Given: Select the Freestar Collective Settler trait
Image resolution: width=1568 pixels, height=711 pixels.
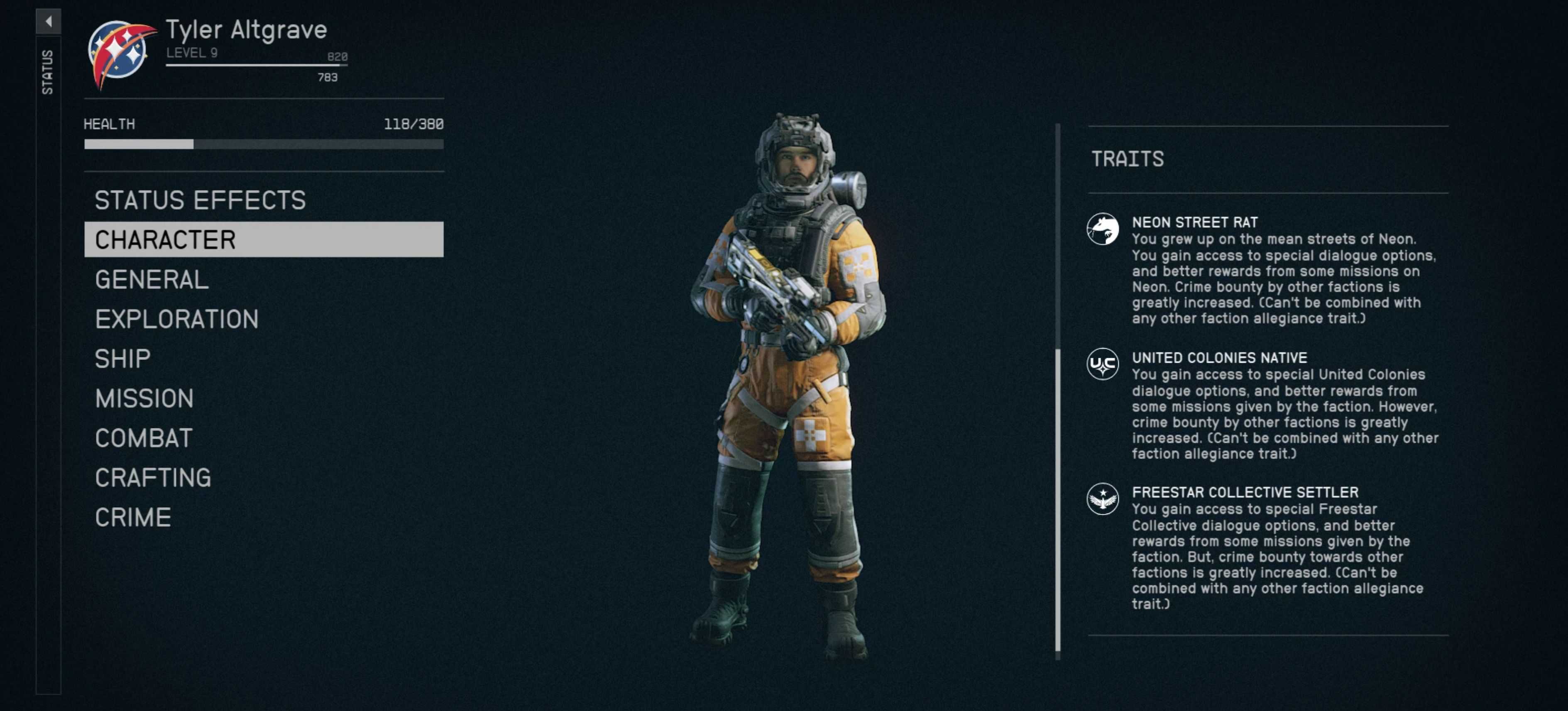Looking at the screenshot, I should [1244, 492].
